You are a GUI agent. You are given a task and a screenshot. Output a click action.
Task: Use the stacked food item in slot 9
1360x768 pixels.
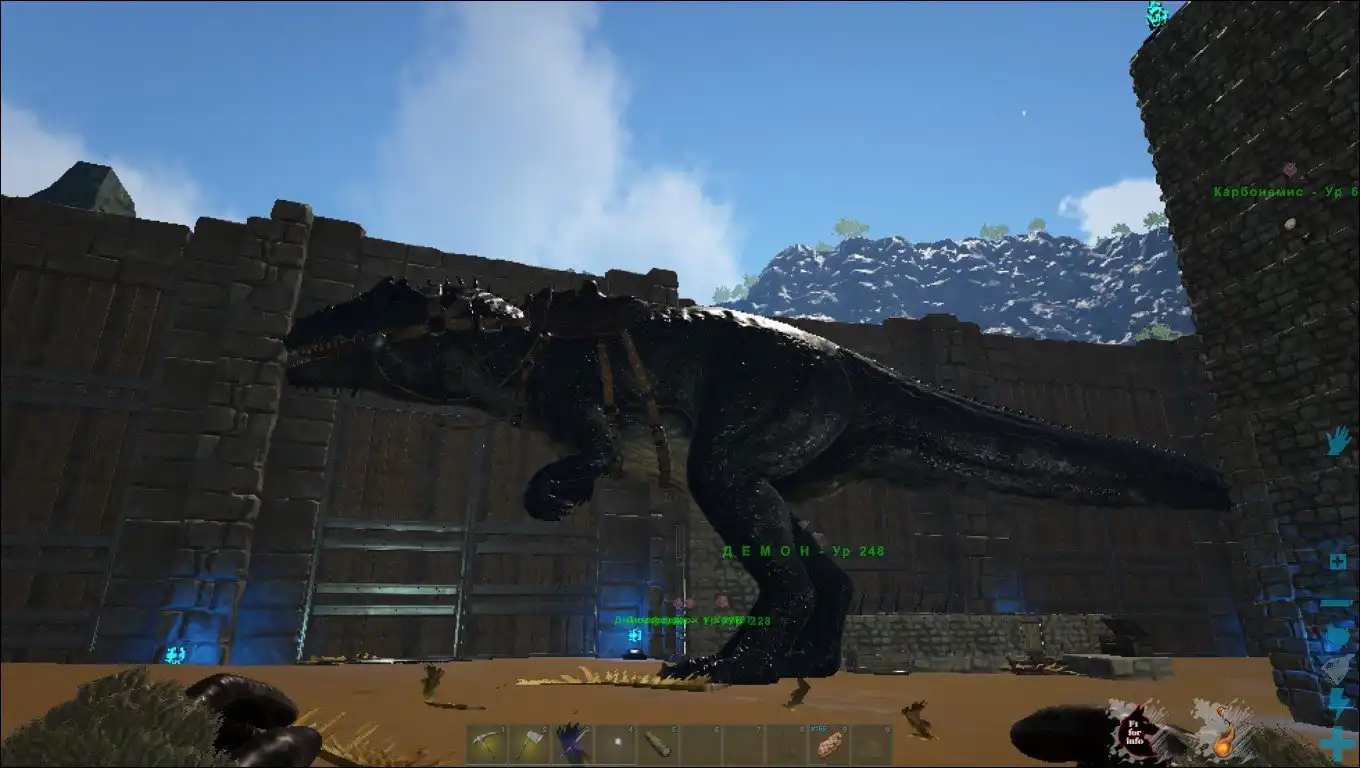pyautogui.click(x=829, y=746)
